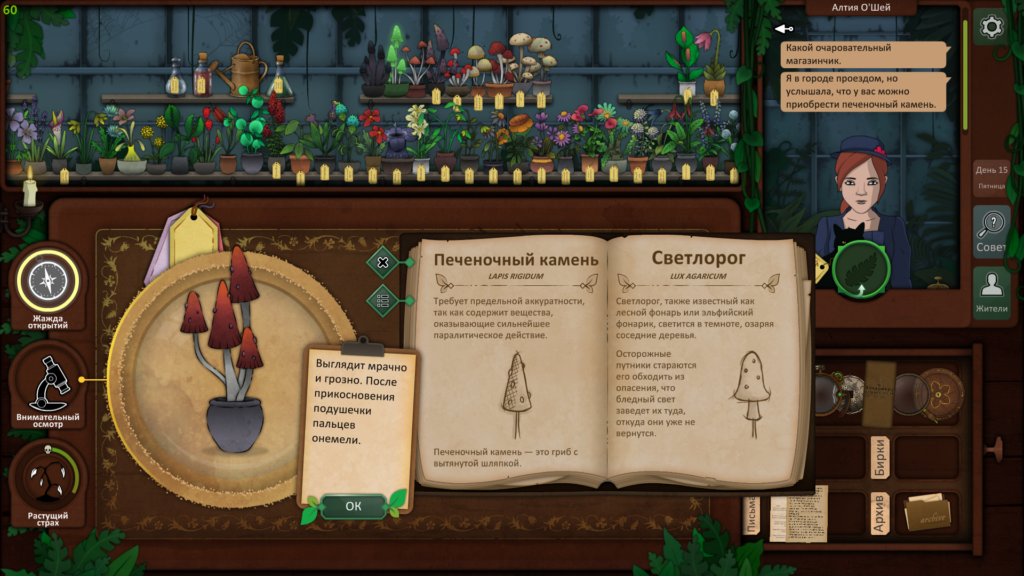Open the gear settings menu
Screen dimensions: 1024x576
(x=991, y=27)
